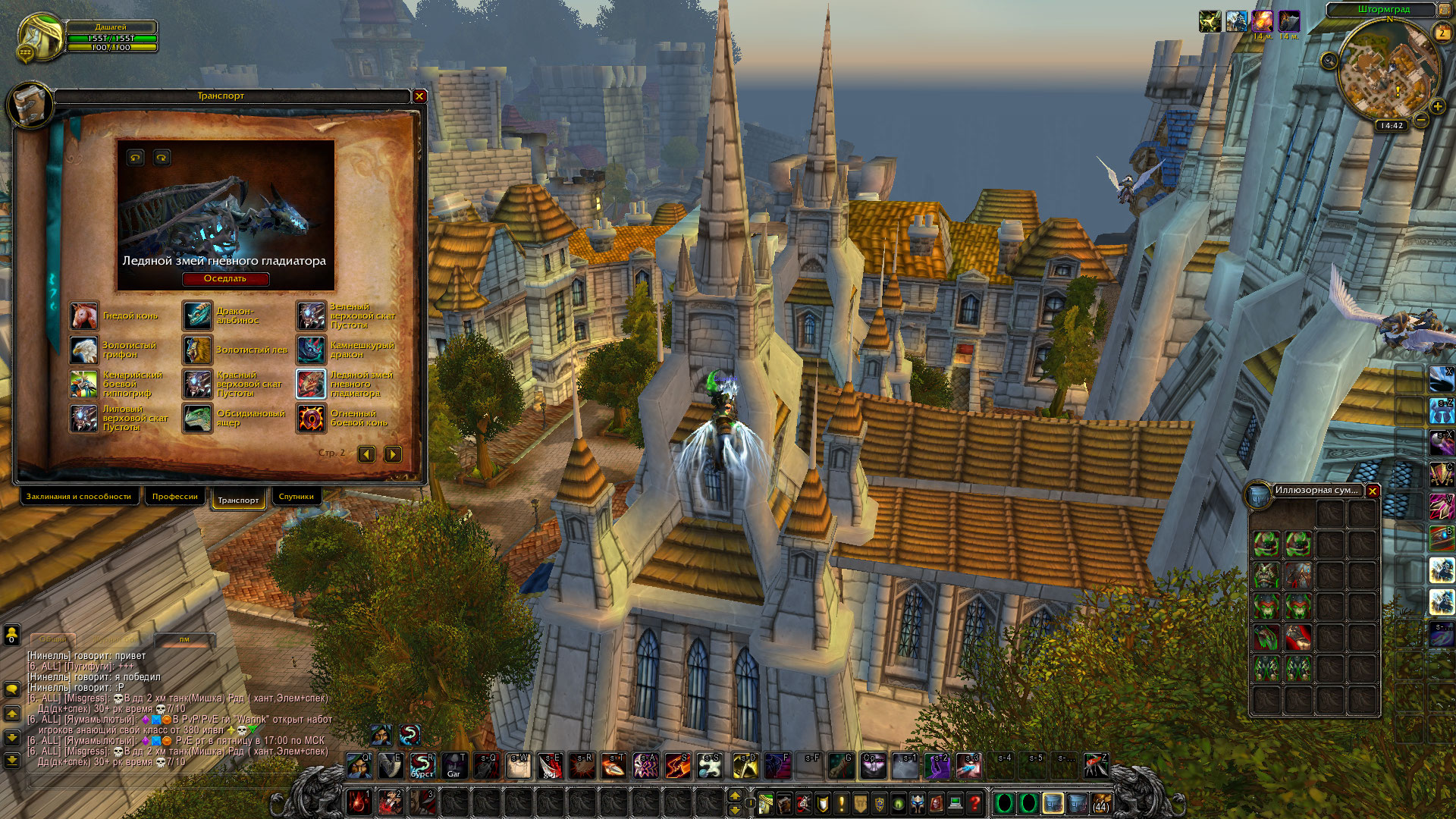
Task: Switch to Заклинания и способности tab
Action: click(79, 497)
